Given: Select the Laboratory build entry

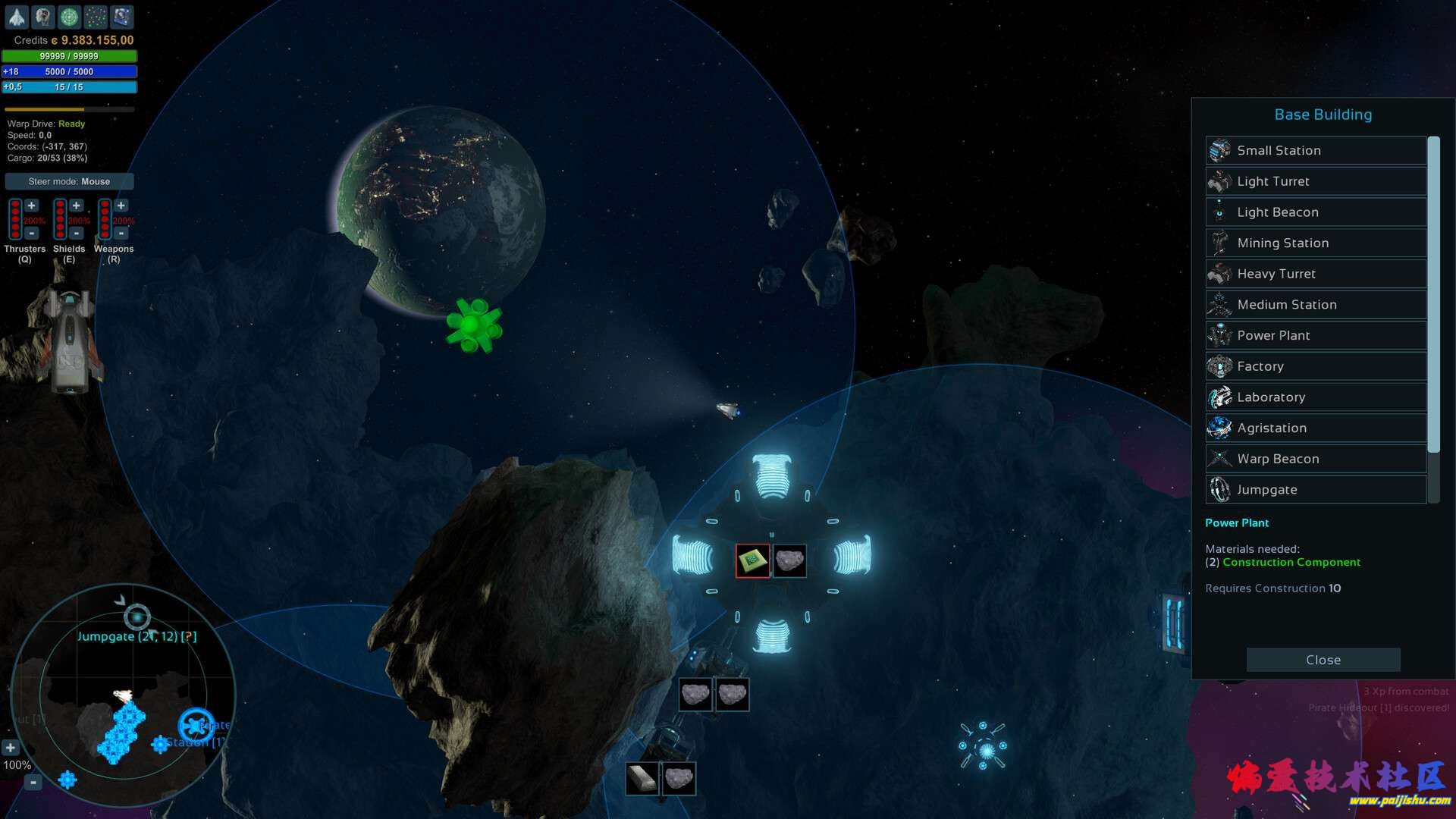Looking at the screenshot, I should (x=1316, y=397).
